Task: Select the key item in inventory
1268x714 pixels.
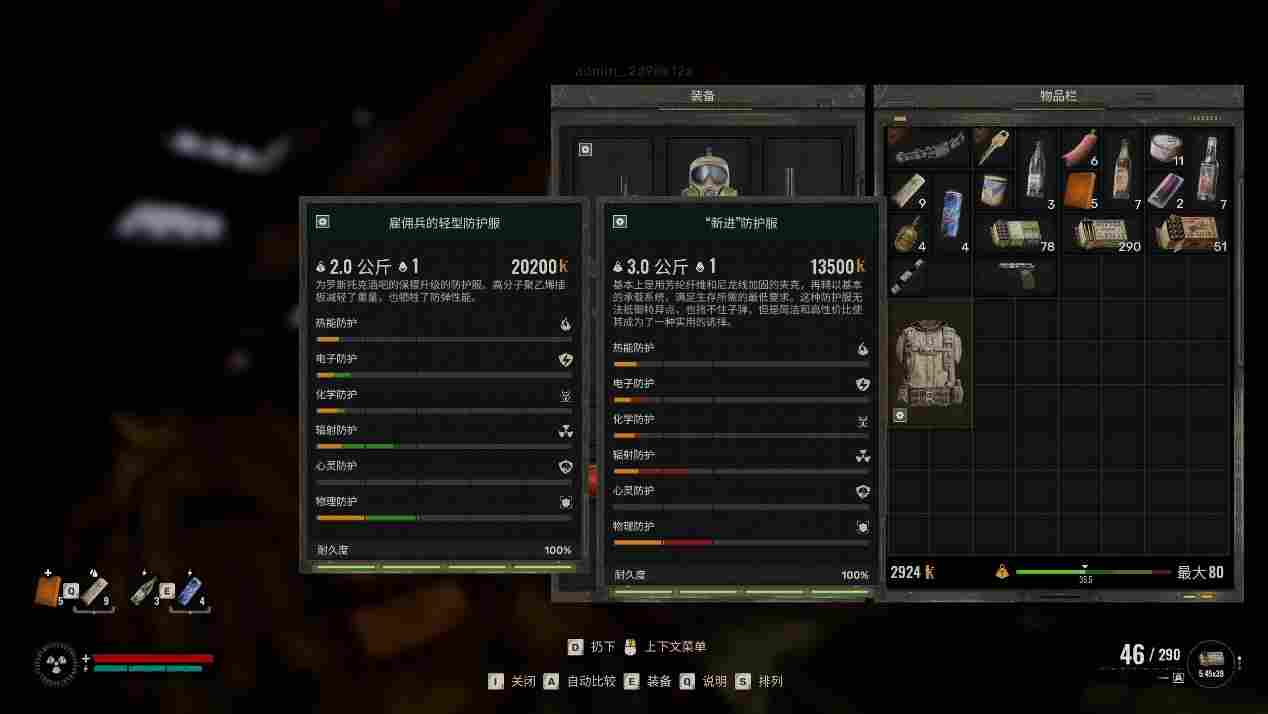Action: click(992, 147)
